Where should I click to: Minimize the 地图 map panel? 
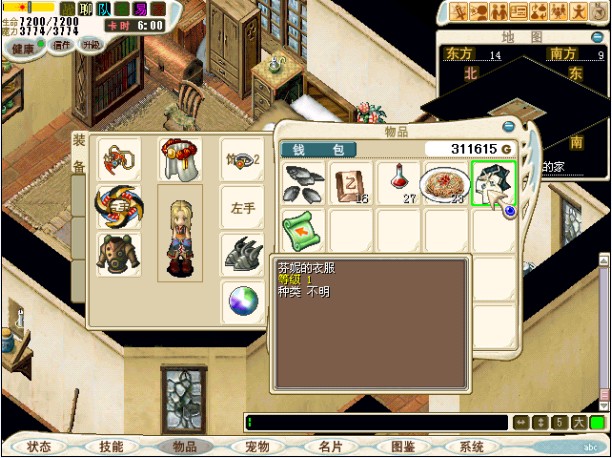(x=596, y=37)
